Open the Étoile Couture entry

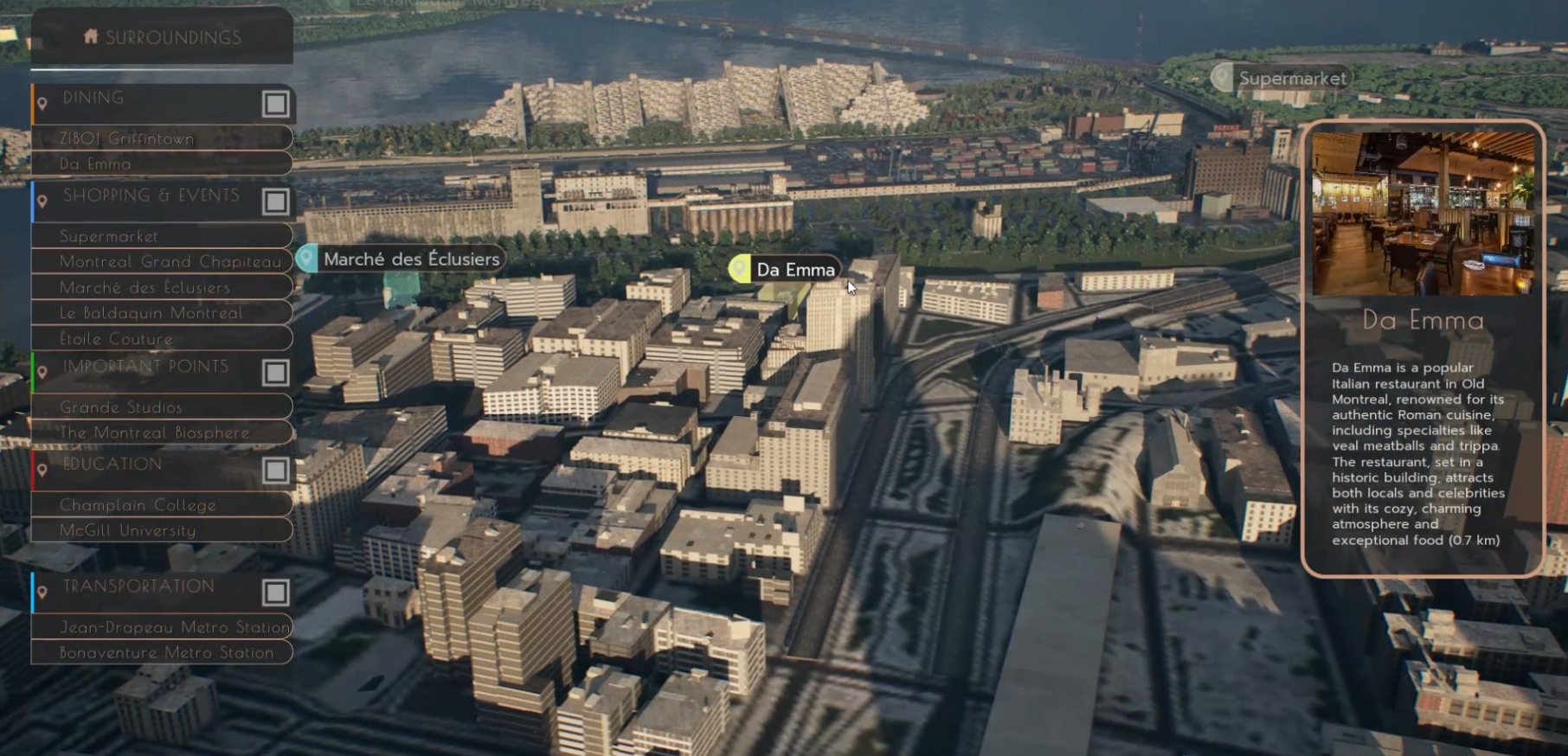pyautogui.click(x=162, y=339)
